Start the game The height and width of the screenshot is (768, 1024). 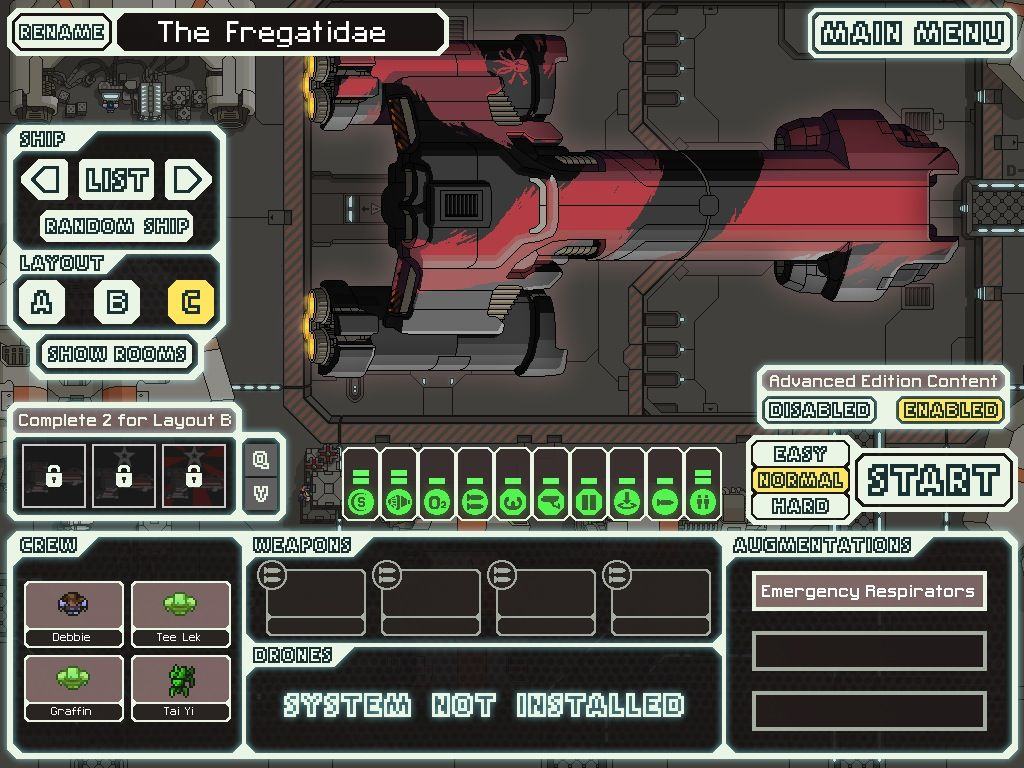tap(932, 480)
